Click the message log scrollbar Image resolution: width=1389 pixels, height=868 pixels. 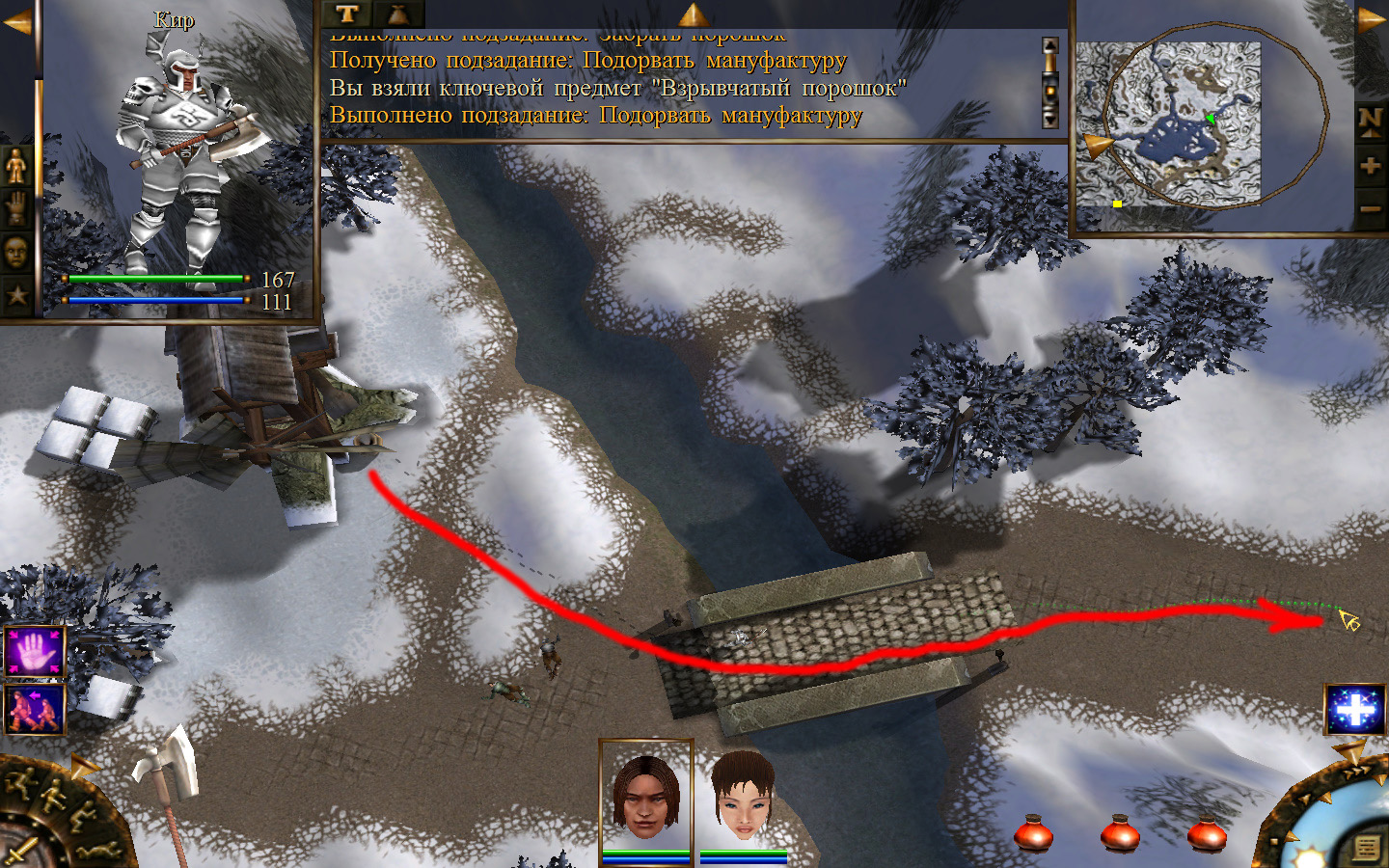(1050, 83)
